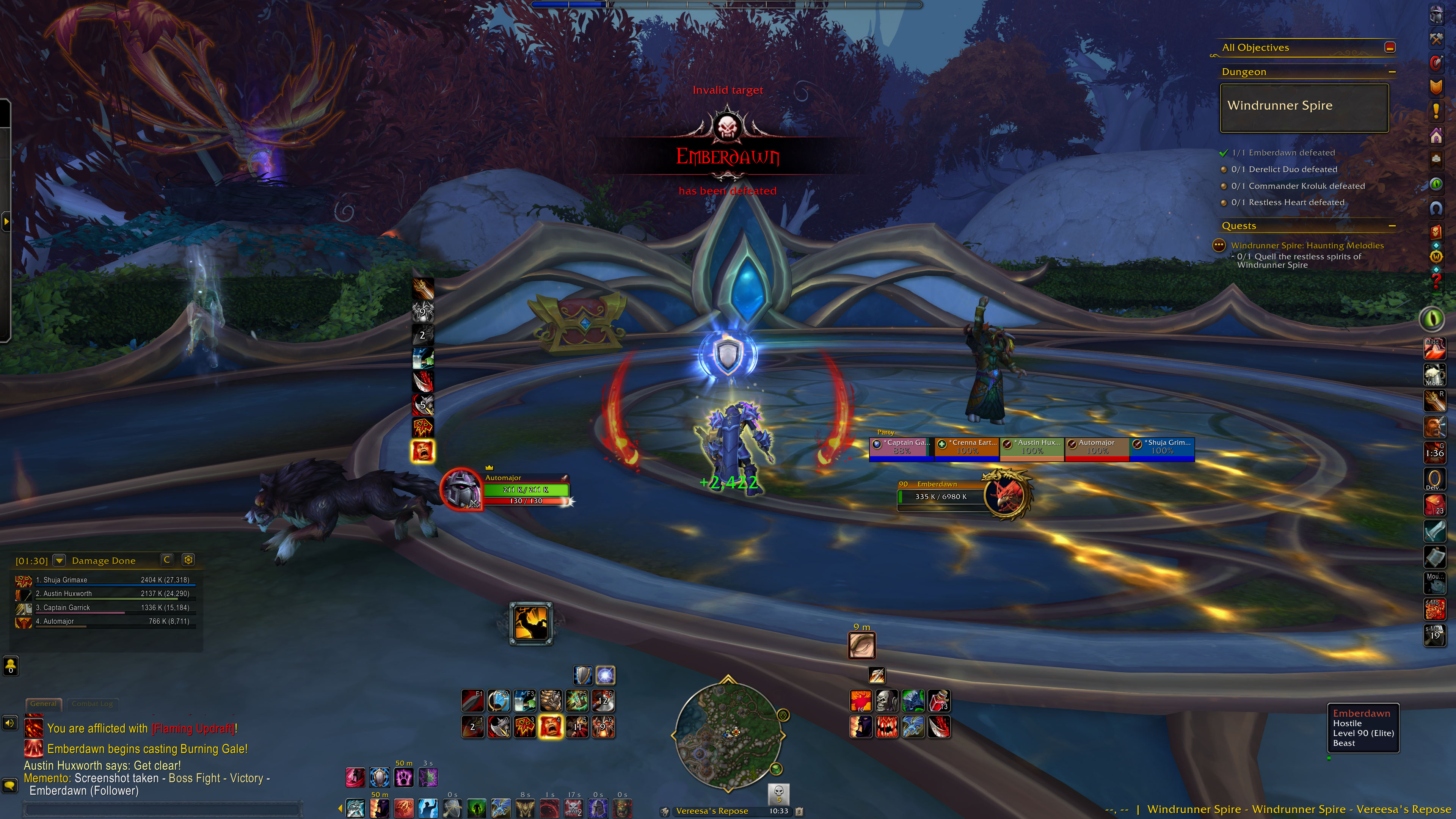Open the chat speech bubble menu

[9, 786]
